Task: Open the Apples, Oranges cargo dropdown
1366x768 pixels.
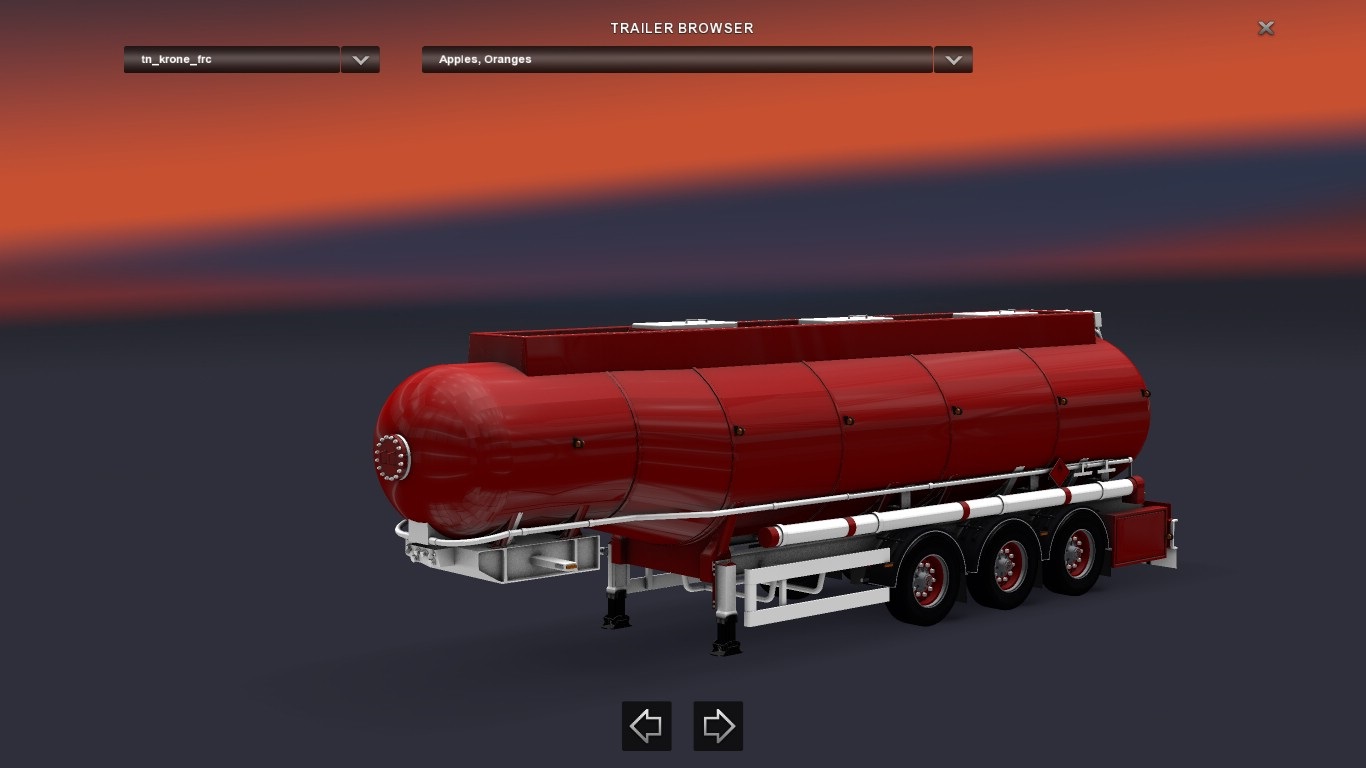Action: click(x=676, y=60)
